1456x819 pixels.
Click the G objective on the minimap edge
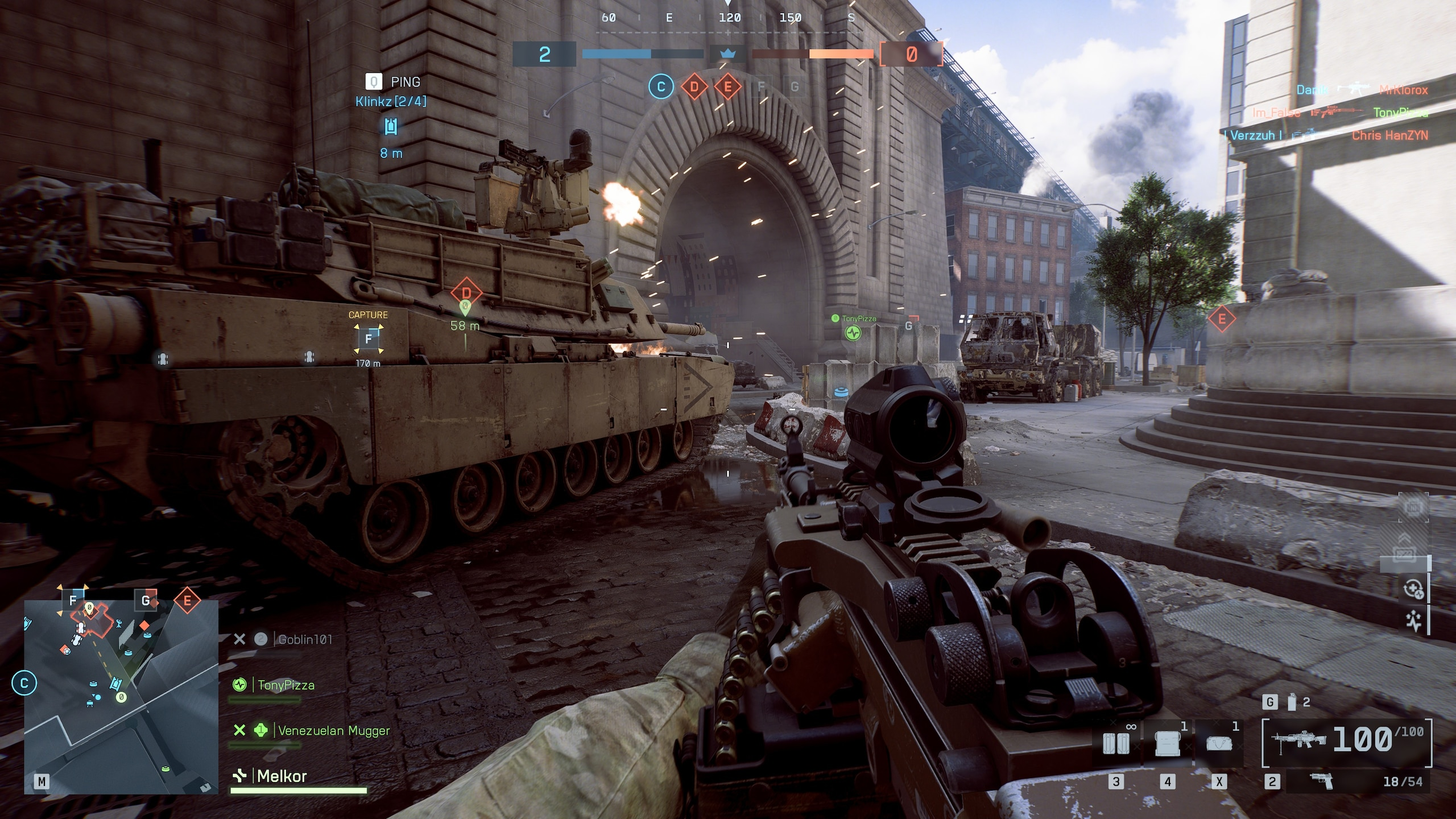tap(146, 601)
